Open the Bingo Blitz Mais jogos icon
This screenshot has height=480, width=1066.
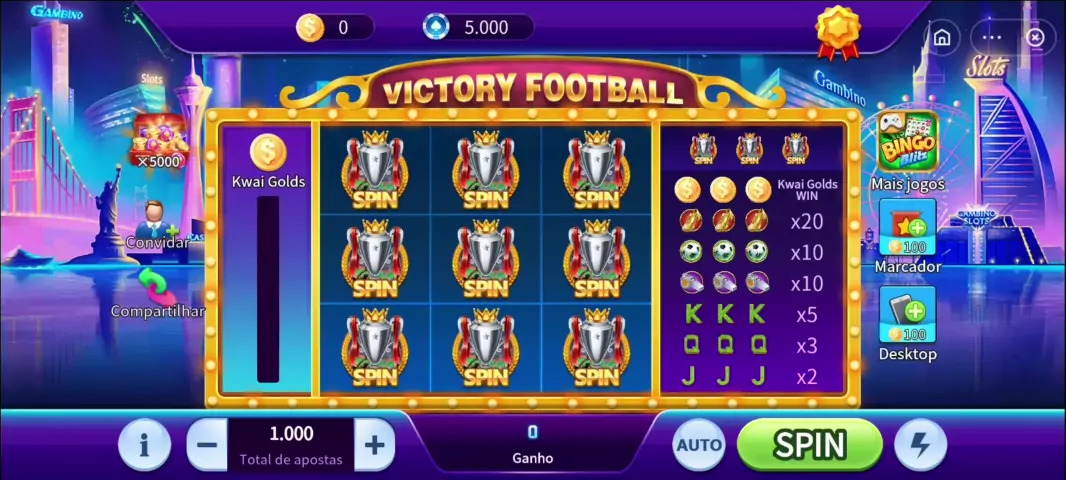[906, 143]
